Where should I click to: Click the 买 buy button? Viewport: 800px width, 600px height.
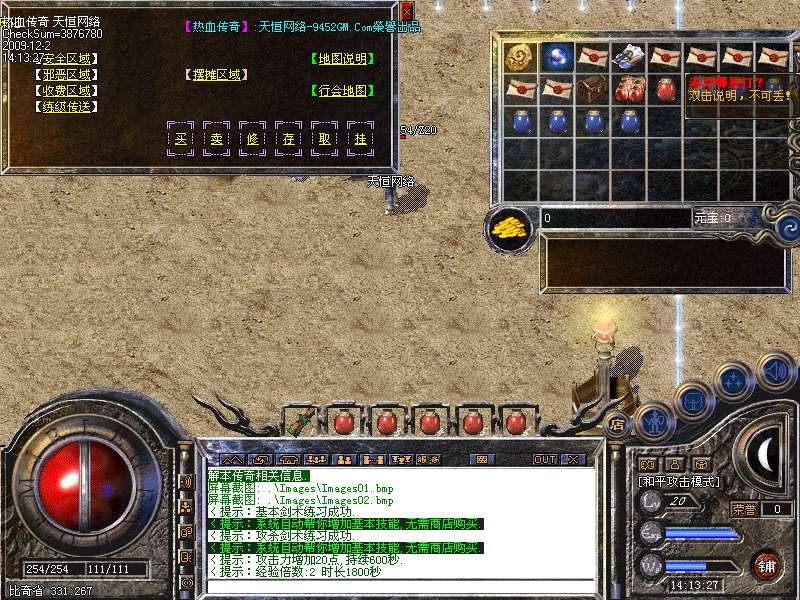pos(180,139)
